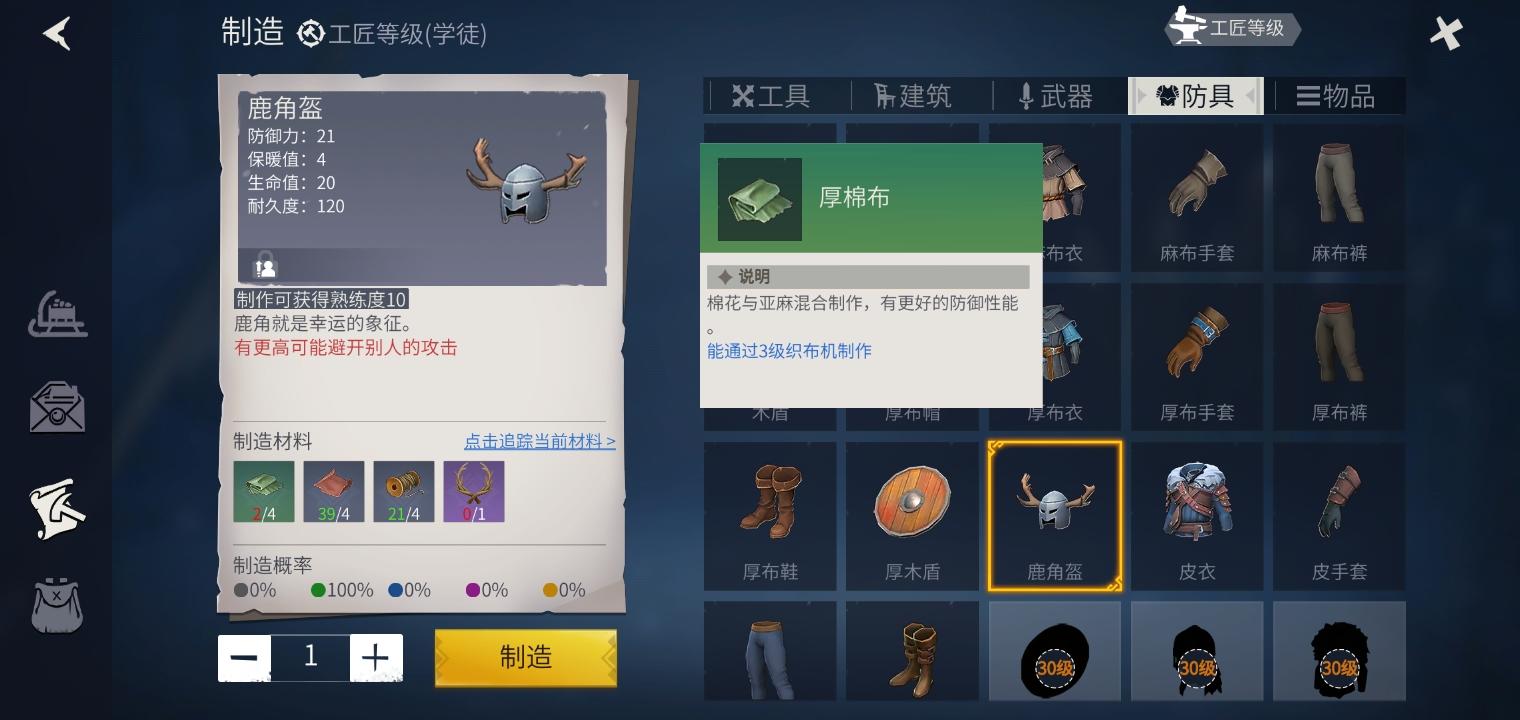Select the deer antler material icon
Viewport: 1520px width, 720px height.
pos(473,489)
